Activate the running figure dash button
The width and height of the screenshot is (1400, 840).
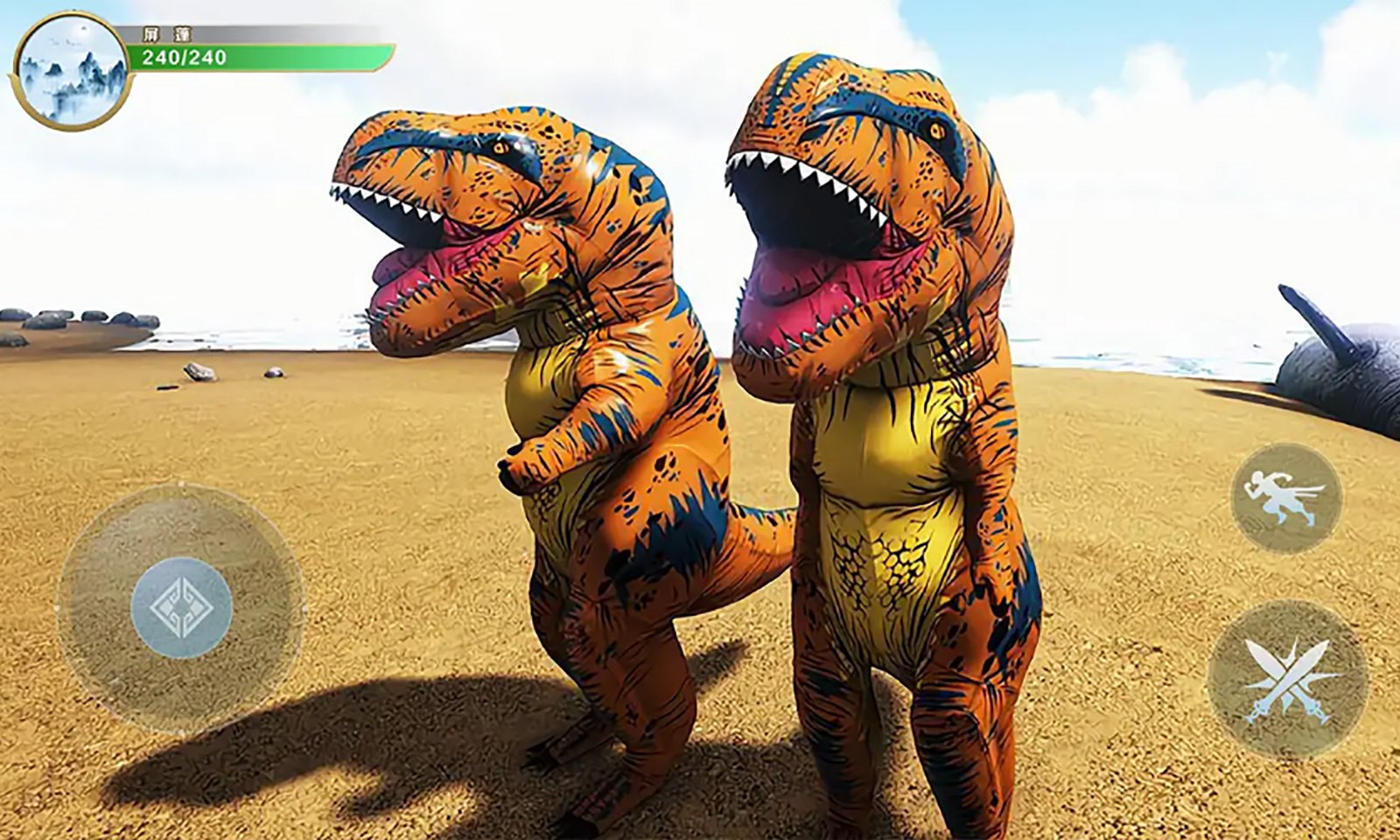pos(1285,498)
